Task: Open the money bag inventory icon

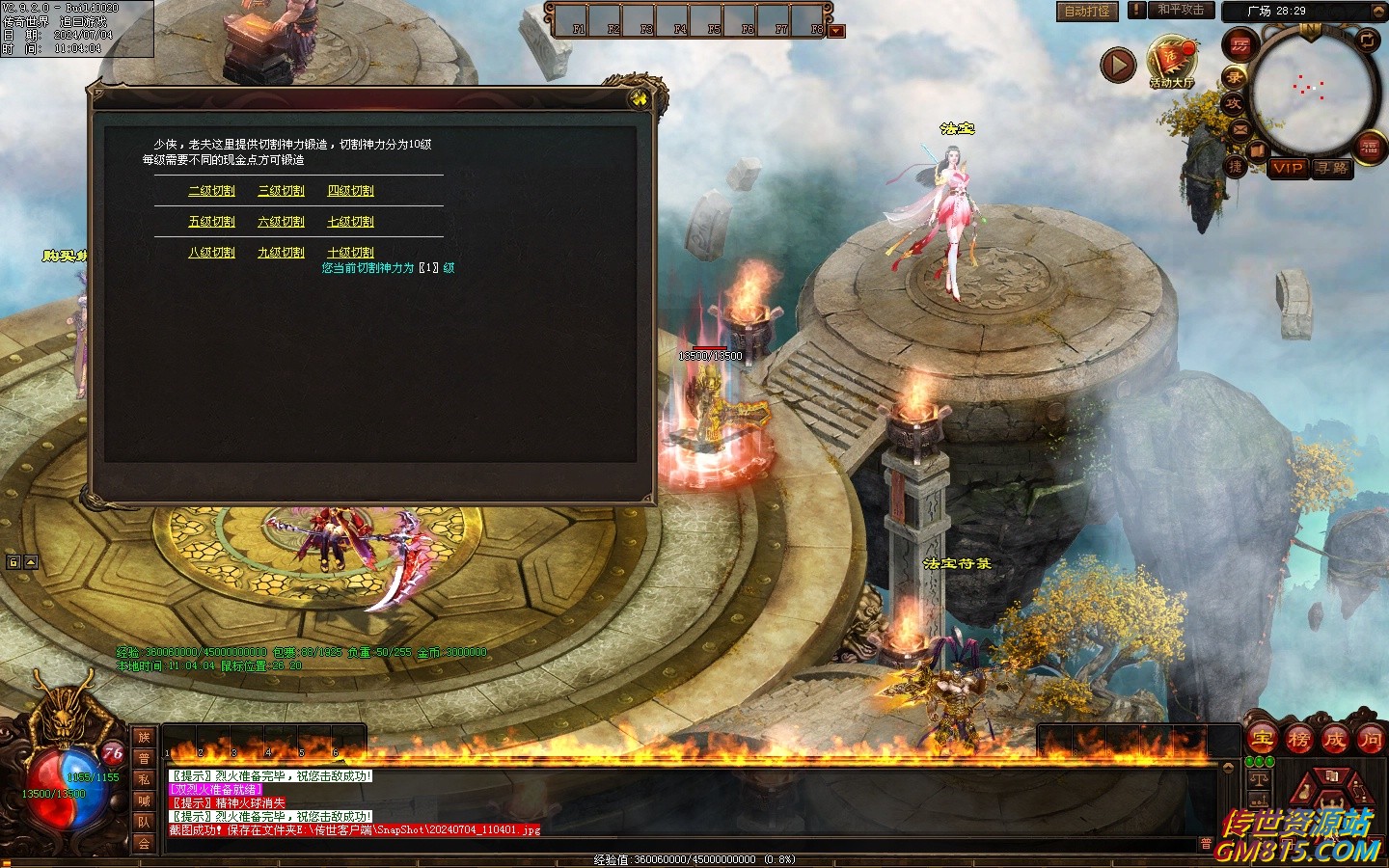Action: point(1304,794)
